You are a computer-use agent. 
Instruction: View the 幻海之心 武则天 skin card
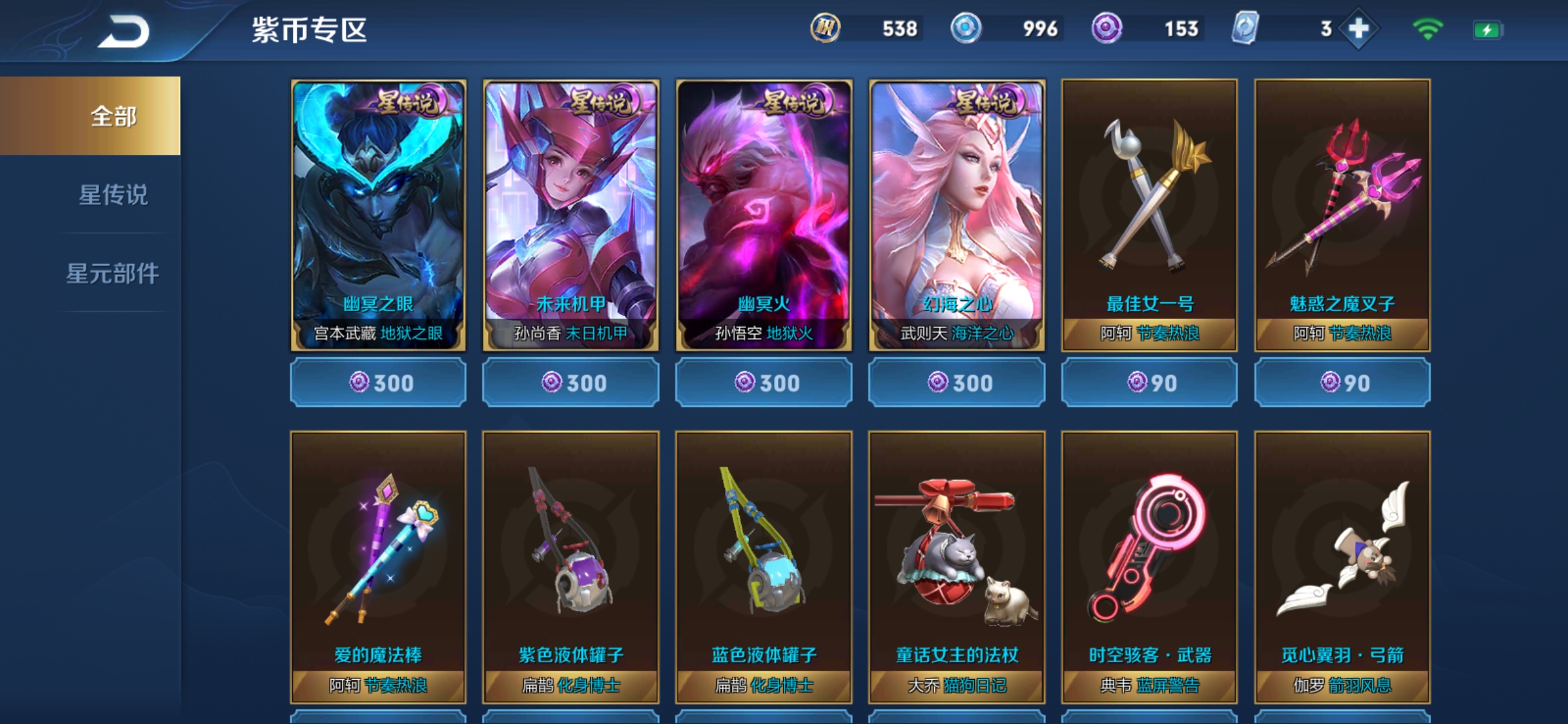click(x=957, y=215)
